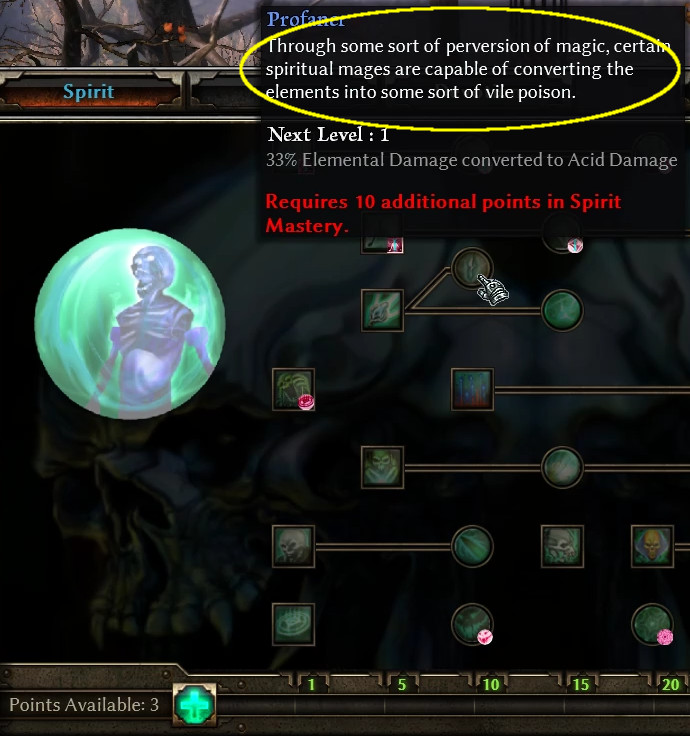Pick the blue and red striped square skill
This screenshot has width=690, height=736.
click(472, 389)
